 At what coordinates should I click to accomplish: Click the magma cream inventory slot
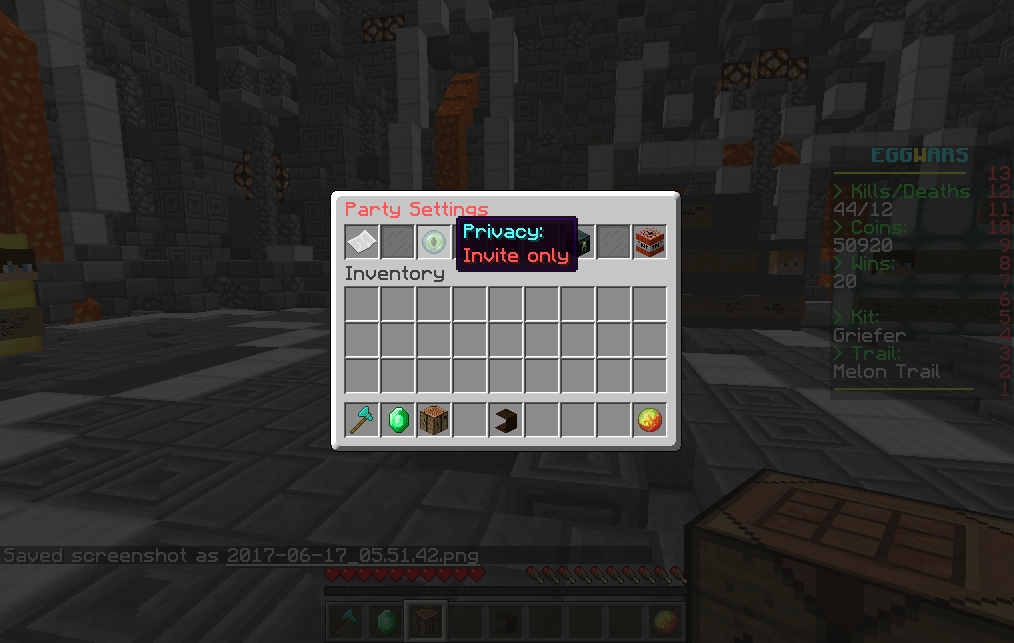[x=650, y=420]
